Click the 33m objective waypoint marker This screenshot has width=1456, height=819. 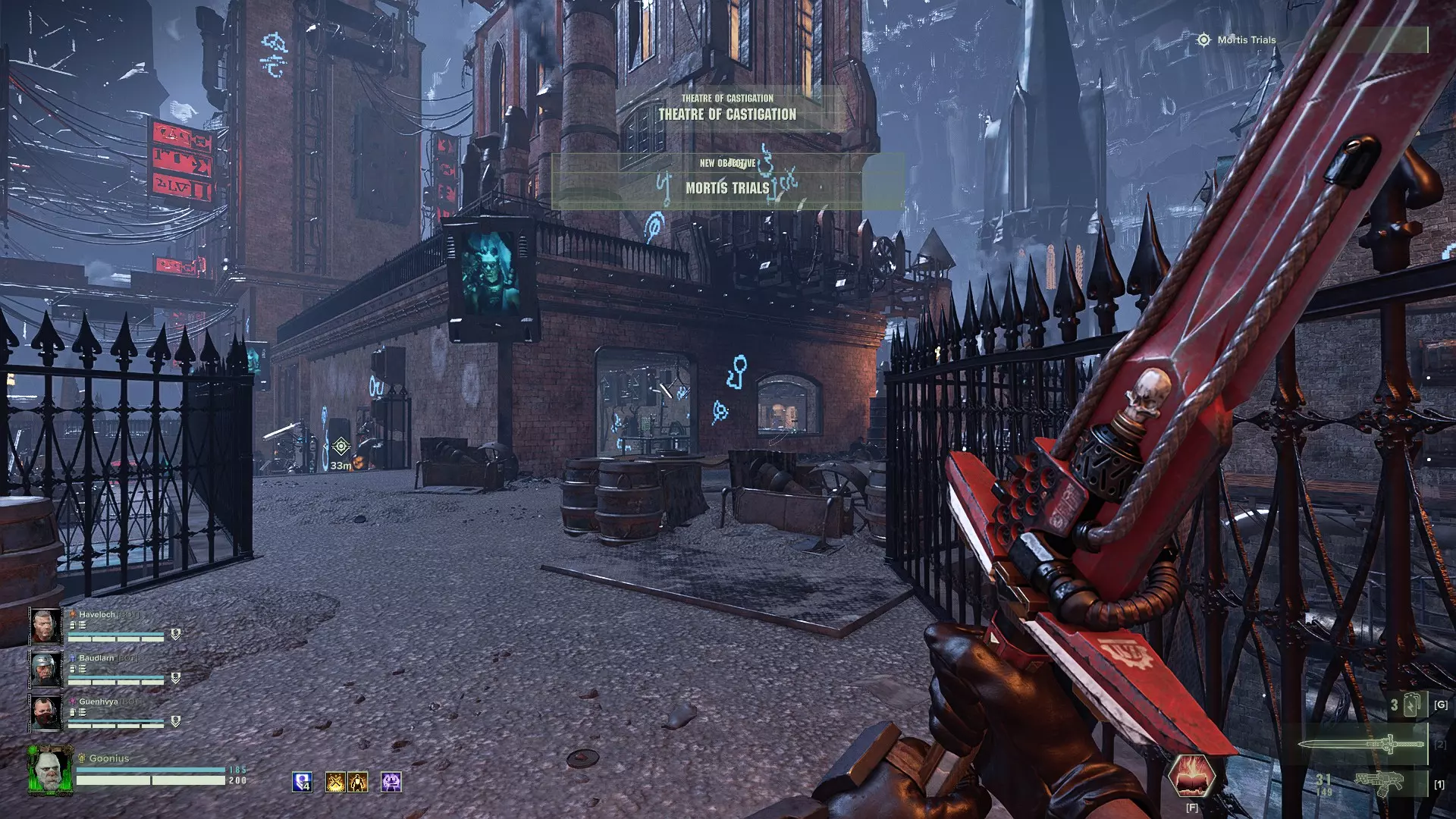pos(340,447)
